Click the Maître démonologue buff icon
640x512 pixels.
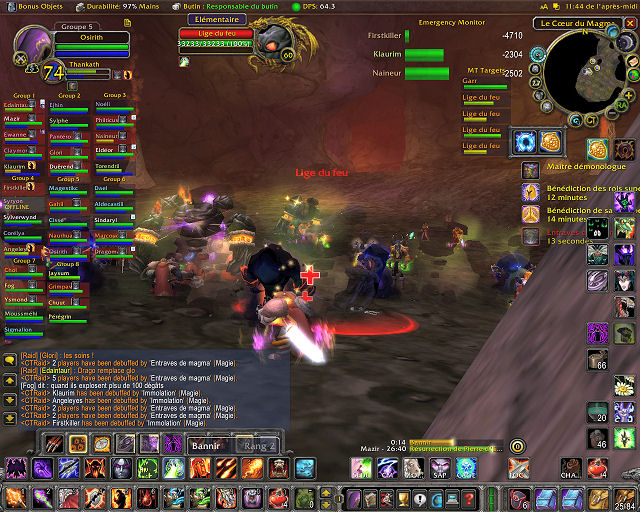pyautogui.click(x=596, y=150)
